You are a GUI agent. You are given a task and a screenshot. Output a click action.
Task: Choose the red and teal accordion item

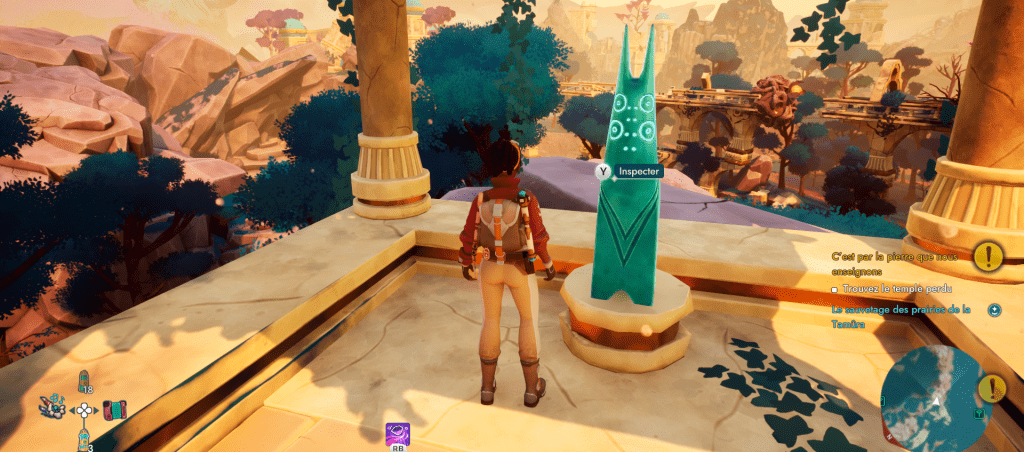[x=115, y=410]
